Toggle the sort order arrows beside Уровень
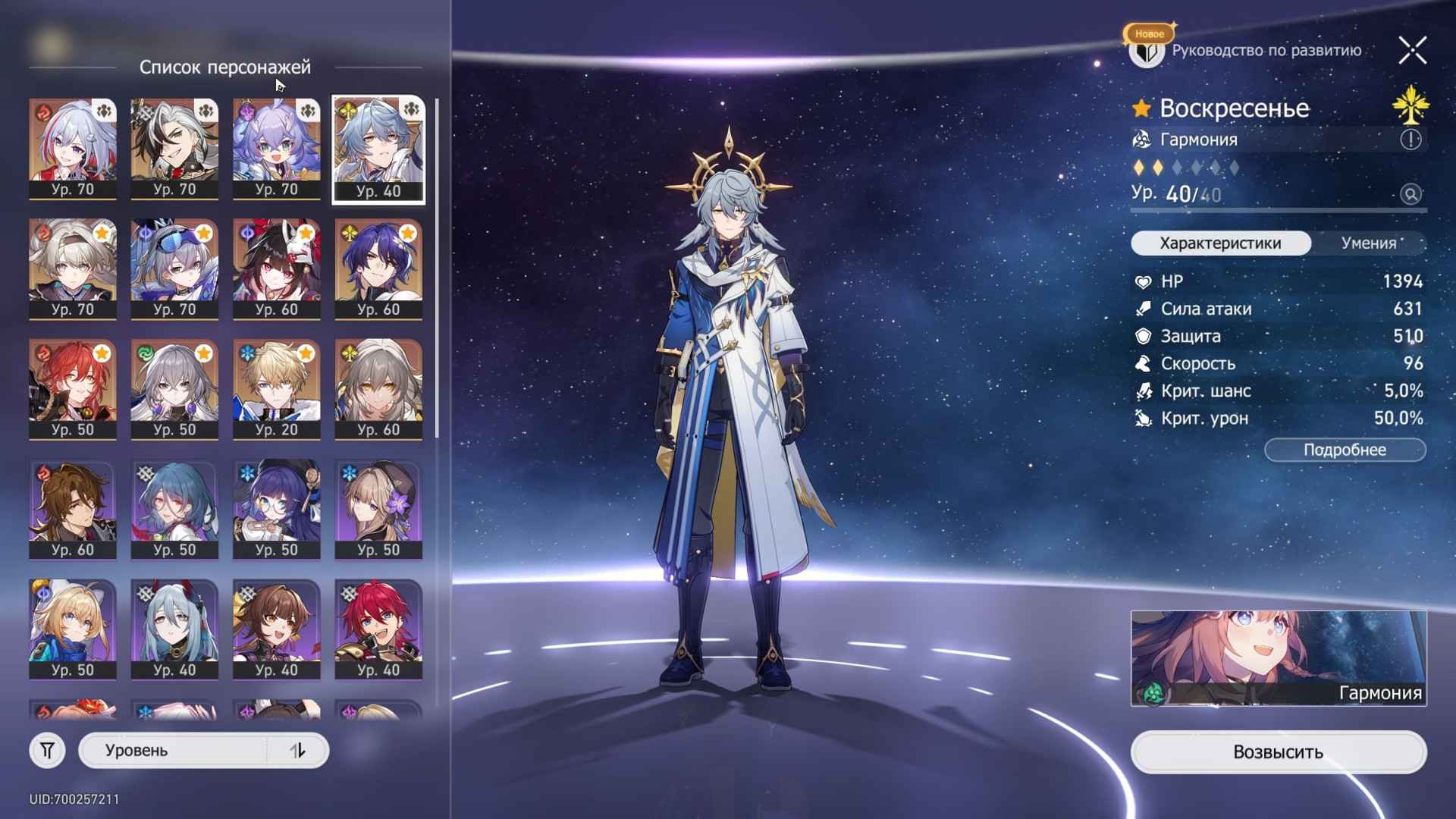This screenshot has width=1456, height=819. pos(296,750)
